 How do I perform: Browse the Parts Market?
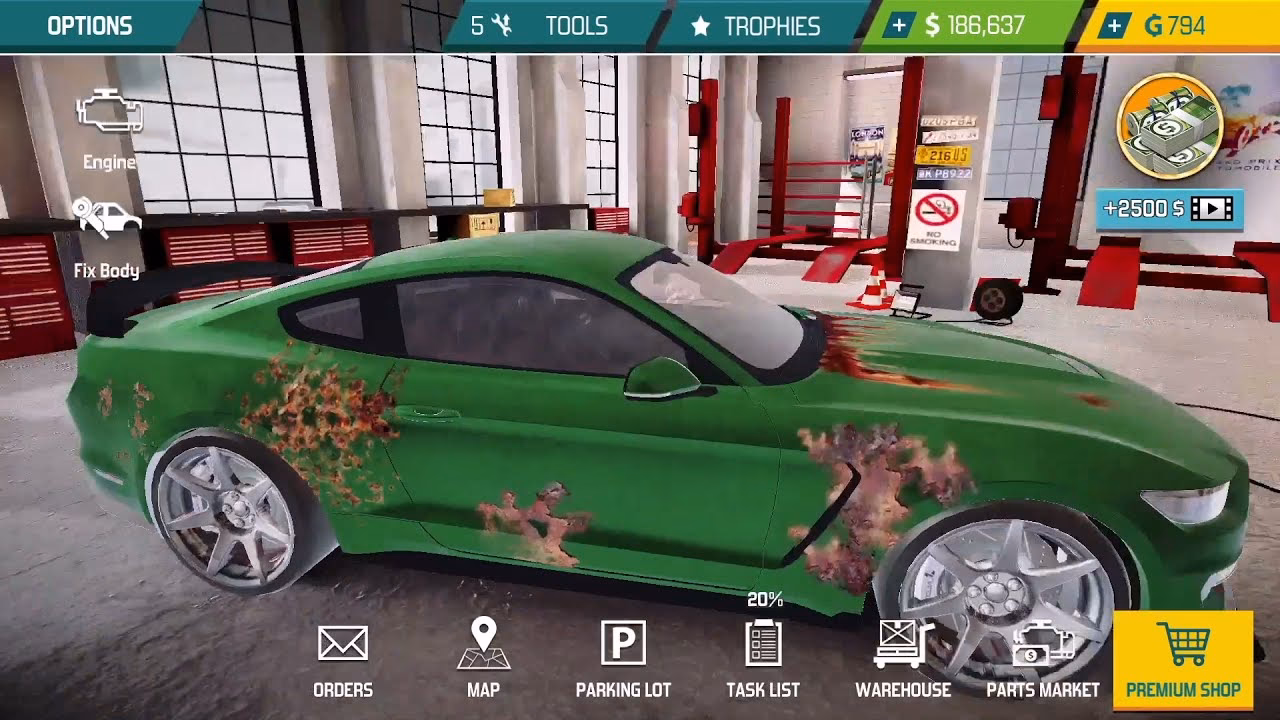pyautogui.click(x=1040, y=655)
